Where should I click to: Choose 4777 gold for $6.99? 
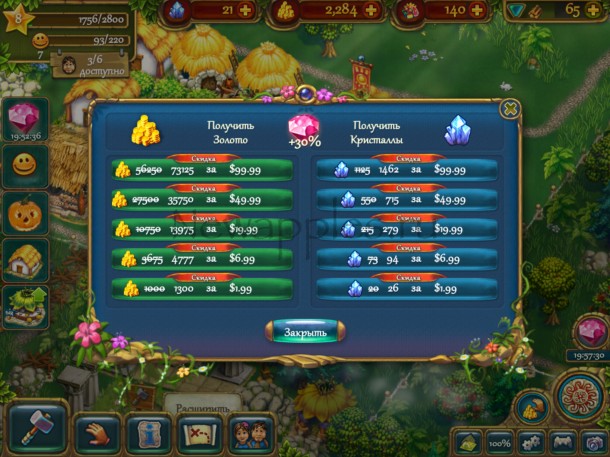204,259
